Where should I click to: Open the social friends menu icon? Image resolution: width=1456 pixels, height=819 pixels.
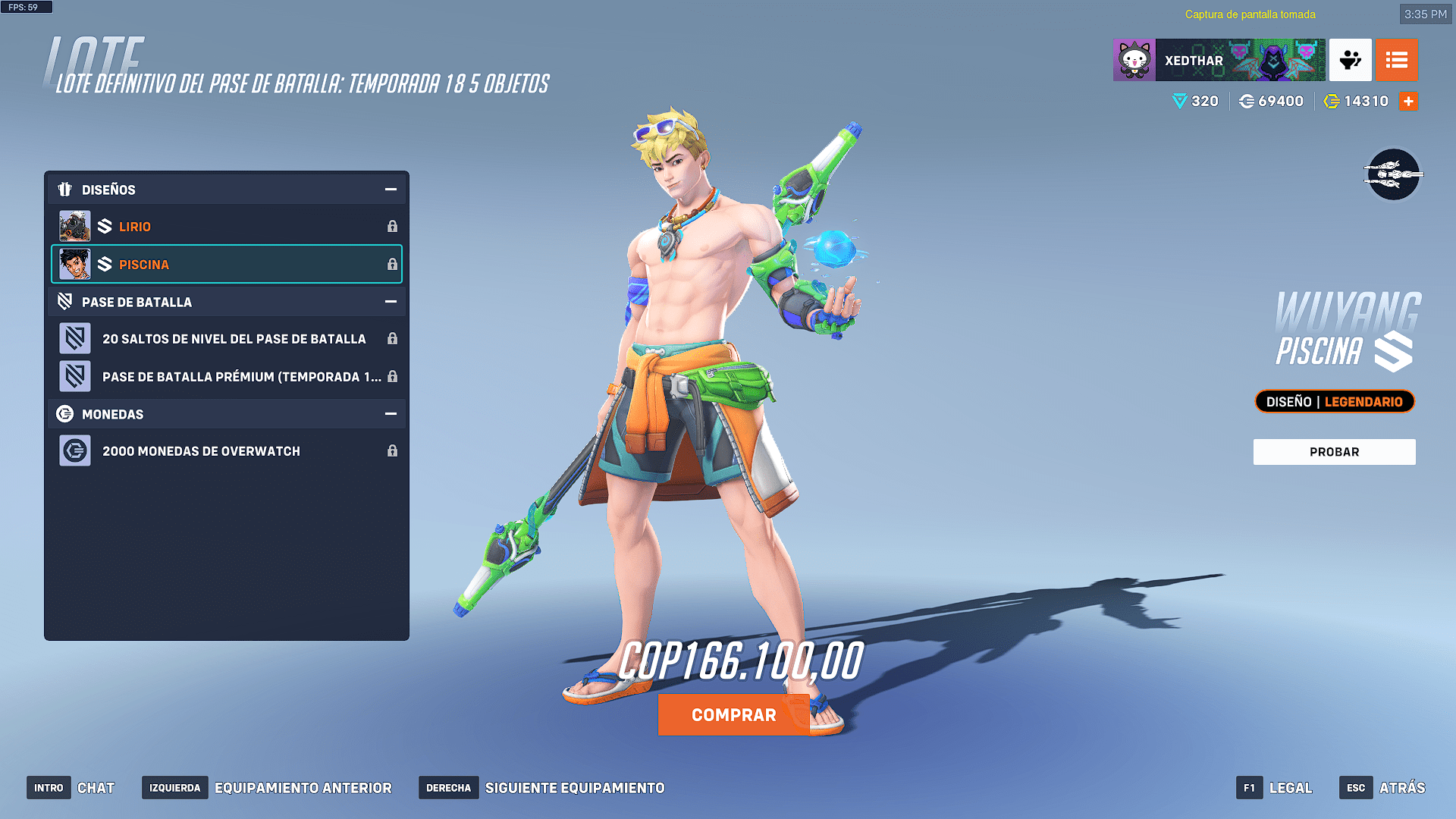[x=1350, y=61]
